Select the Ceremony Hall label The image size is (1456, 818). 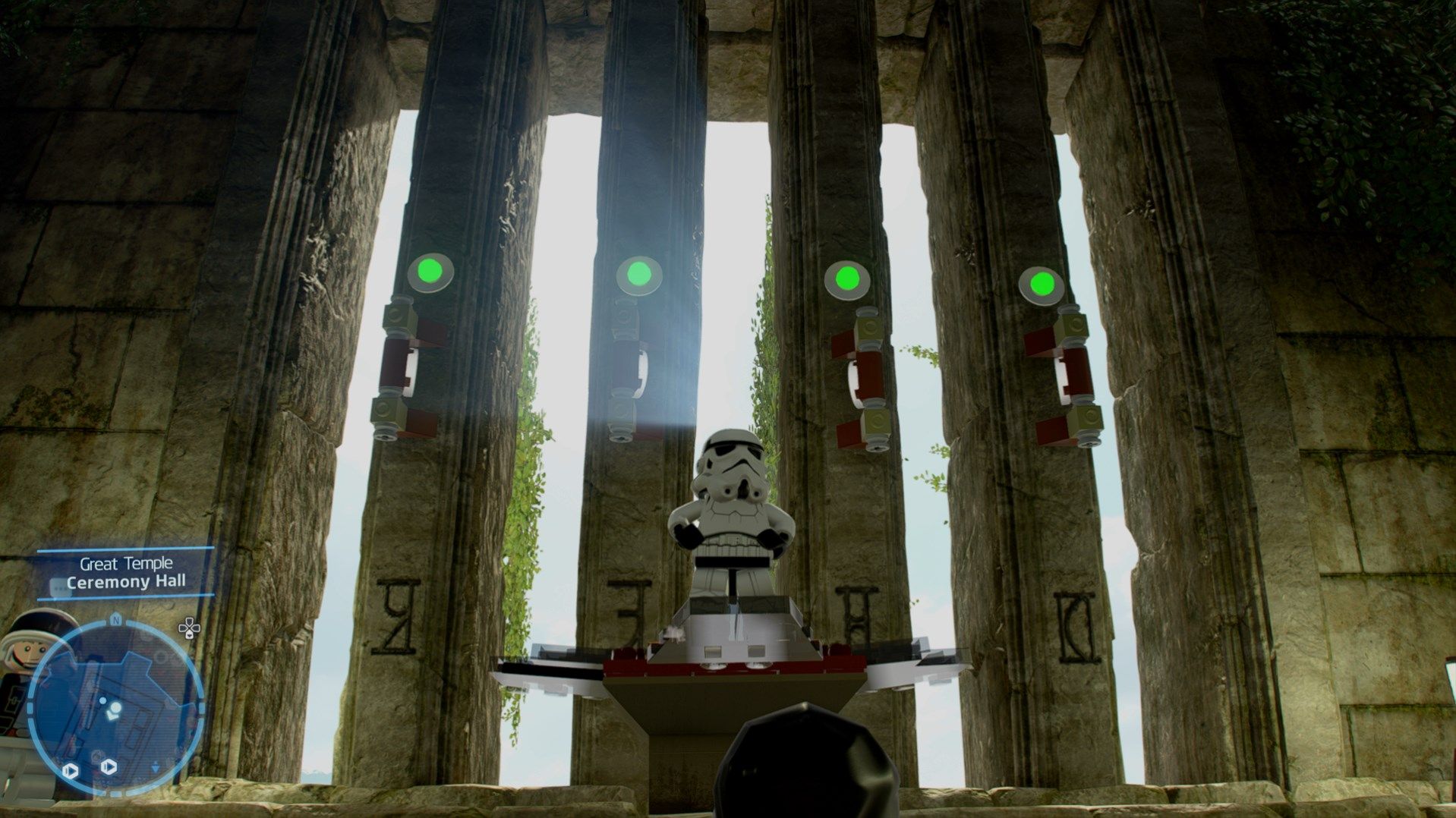point(127,582)
